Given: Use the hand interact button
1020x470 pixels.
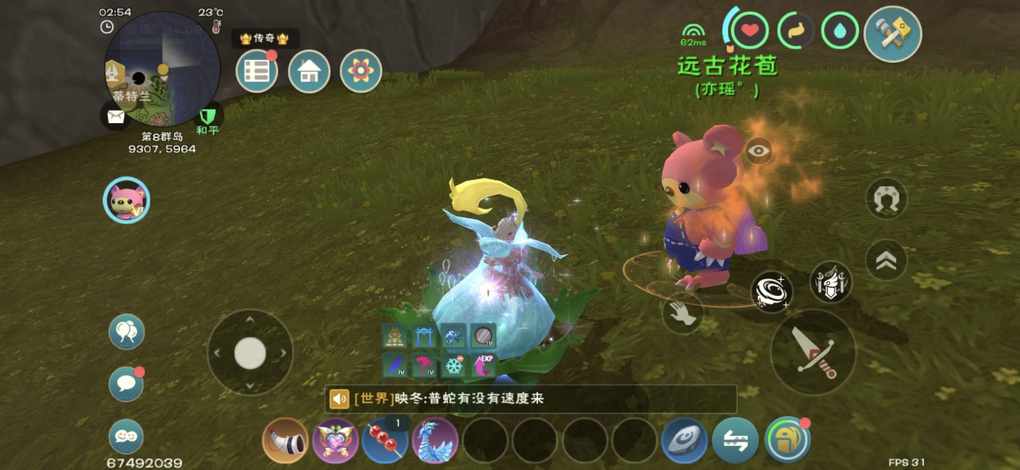Looking at the screenshot, I should pos(682,312).
